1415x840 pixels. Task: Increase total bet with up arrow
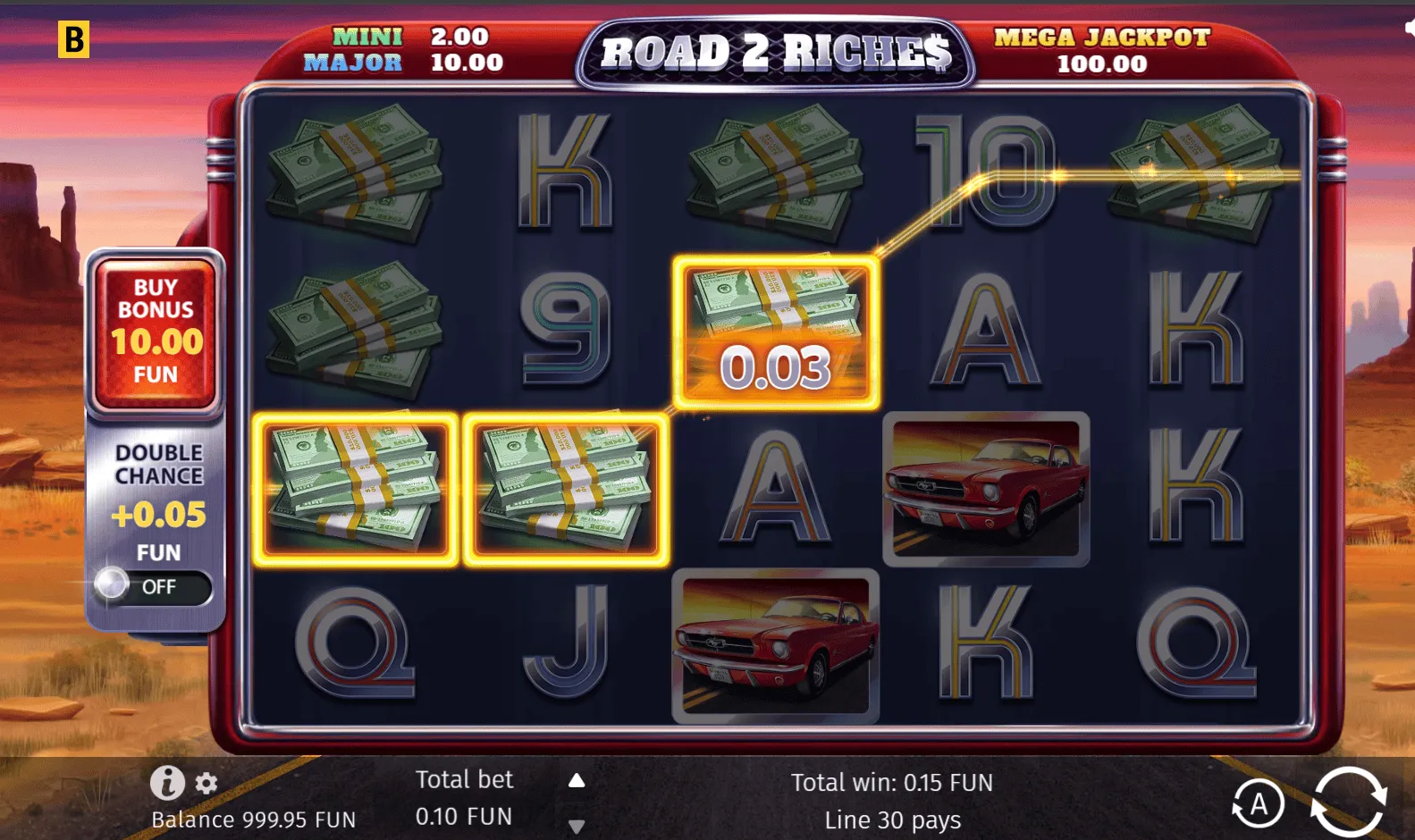577,781
